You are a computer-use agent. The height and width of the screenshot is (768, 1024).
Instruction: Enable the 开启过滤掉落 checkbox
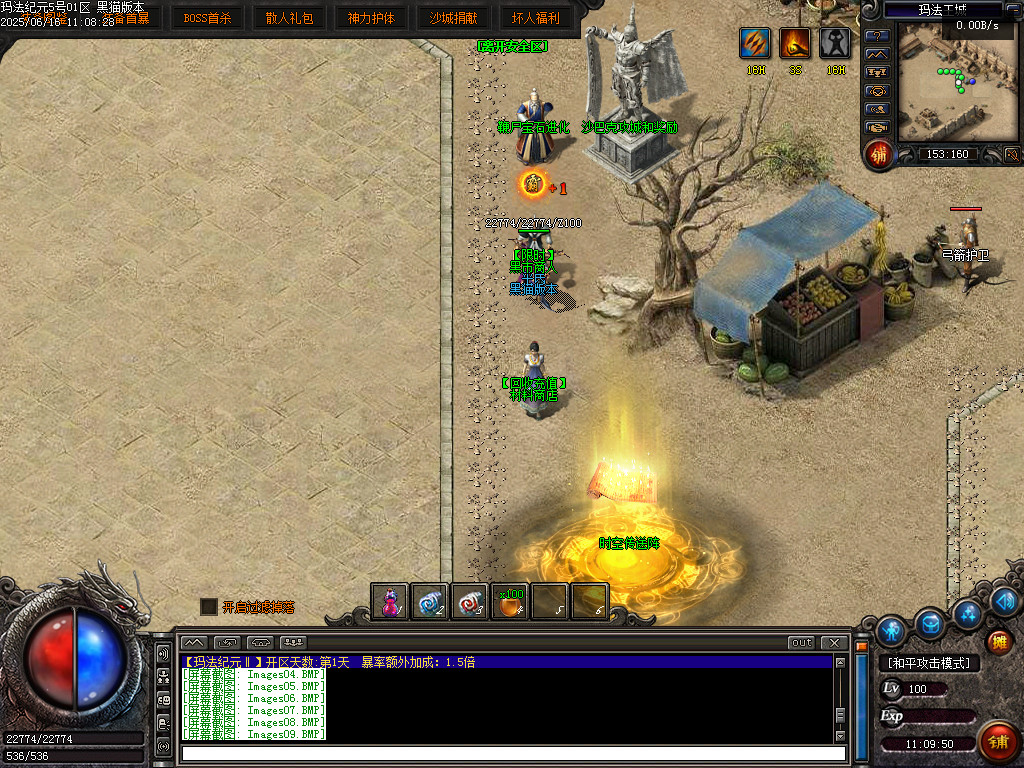coord(208,606)
